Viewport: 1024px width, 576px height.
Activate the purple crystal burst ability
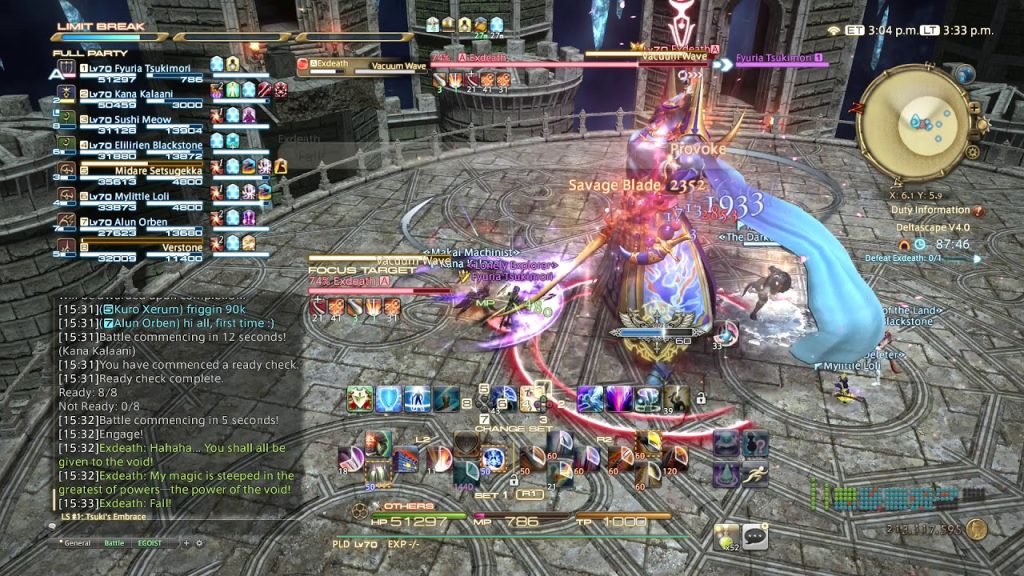tap(620, 399)
